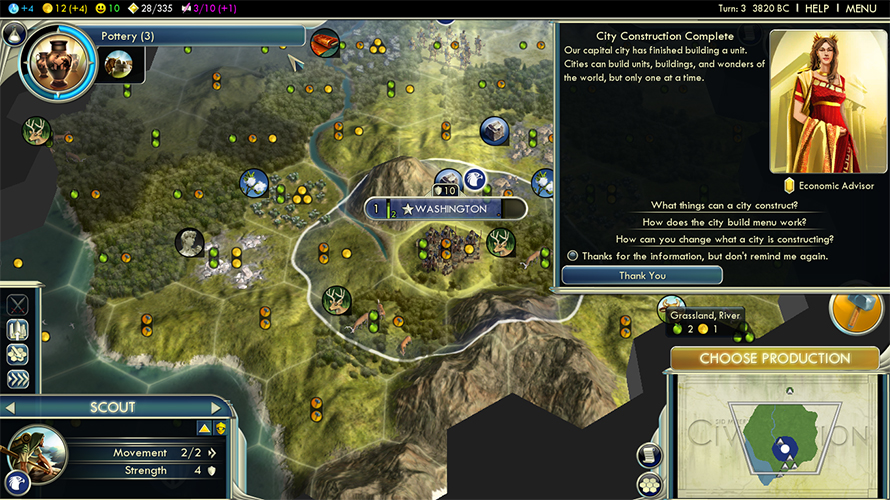This screenshot has height=500, width=890.
Task: Ask how the city build menu works
Action: point(724,222)
